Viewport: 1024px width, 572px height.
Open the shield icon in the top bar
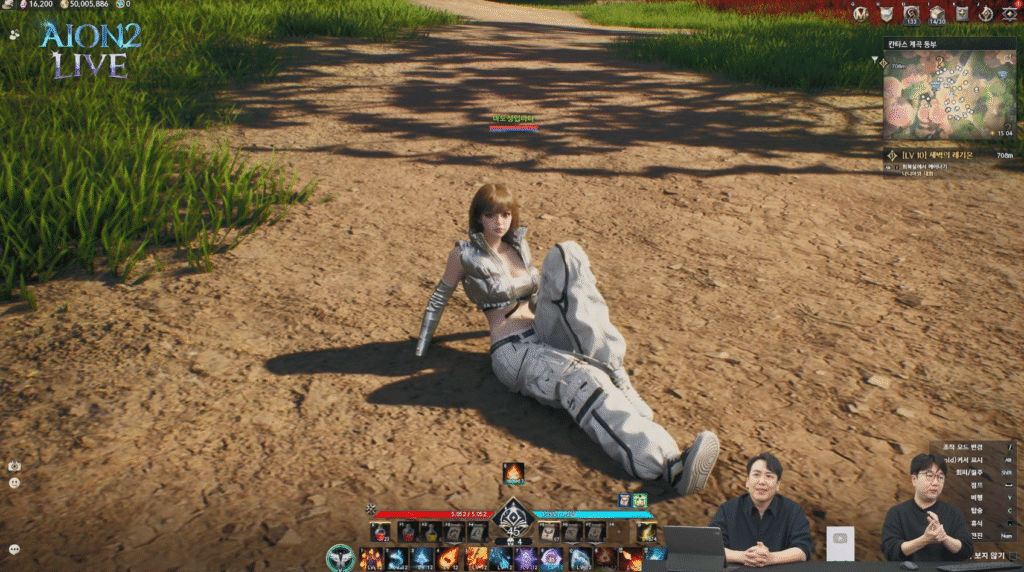pos(887,13)
